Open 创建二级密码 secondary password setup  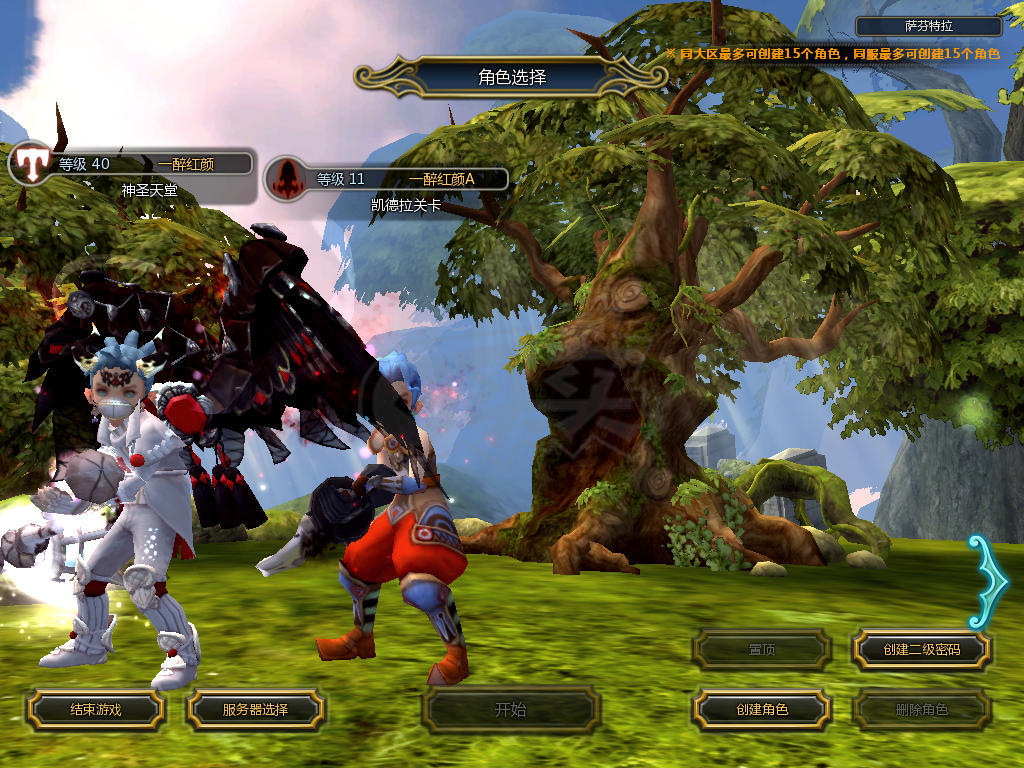(x=921, y=650)
